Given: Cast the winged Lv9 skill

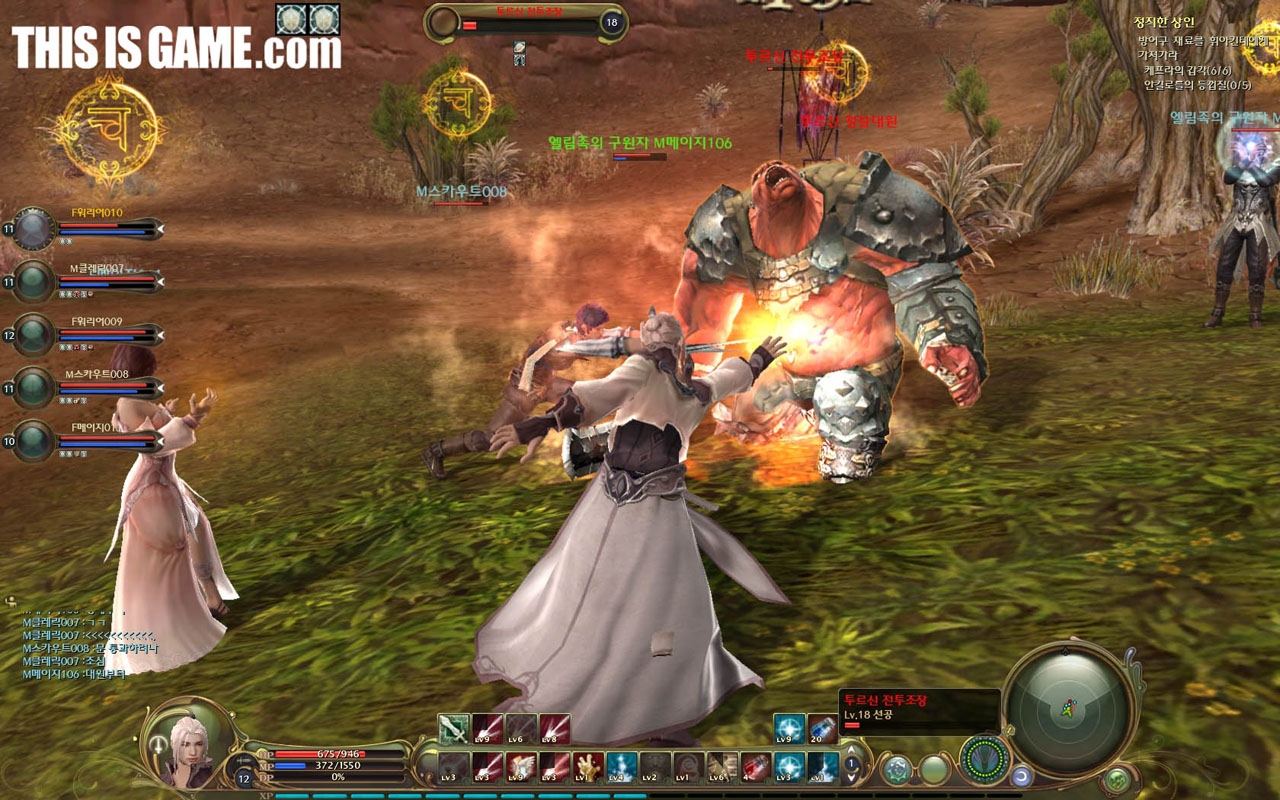Looking at the screenshot, I should (x=521, y=767).
